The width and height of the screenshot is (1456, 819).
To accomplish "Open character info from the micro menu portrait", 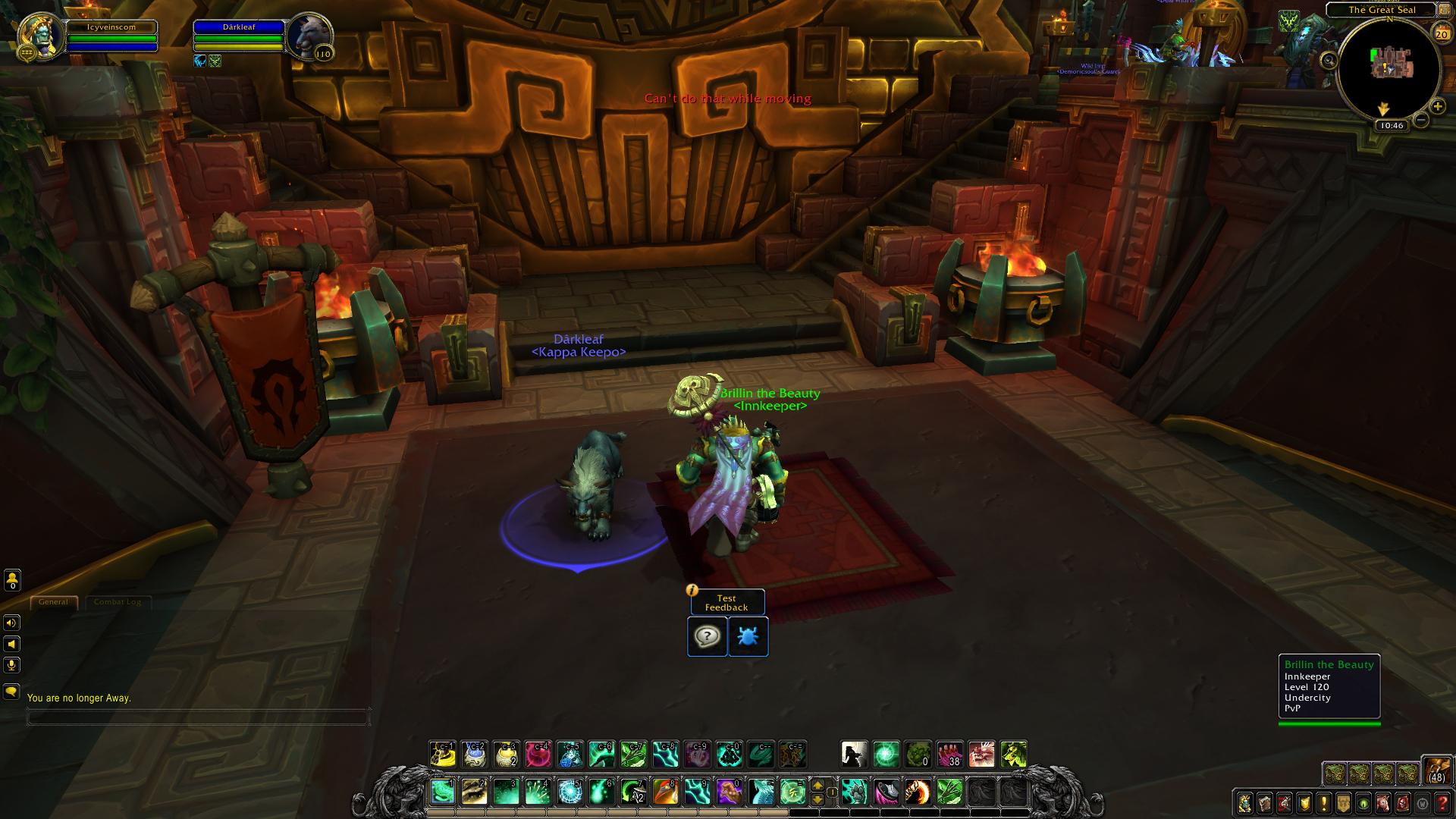I will [1245, 803].
